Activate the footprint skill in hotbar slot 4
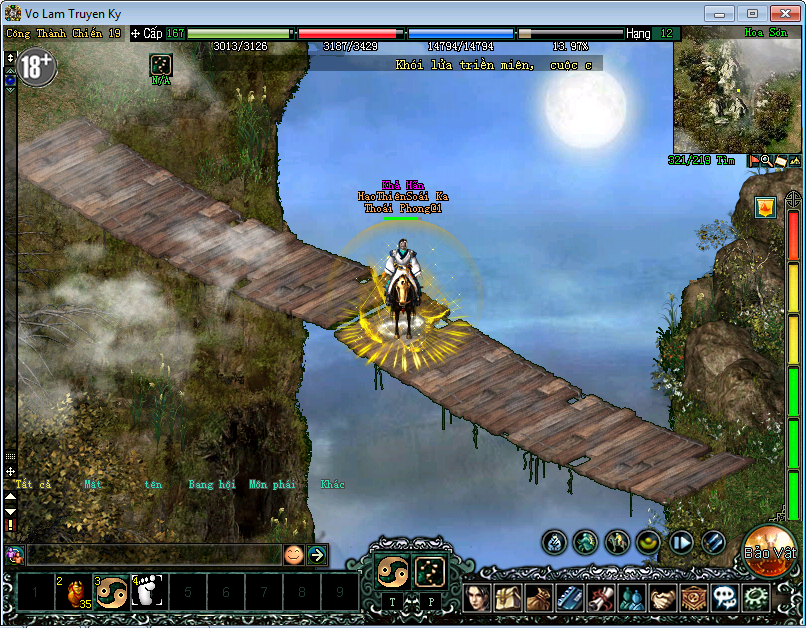The height and width of the screenshot is (628, 806). click(x=147, y=592)
